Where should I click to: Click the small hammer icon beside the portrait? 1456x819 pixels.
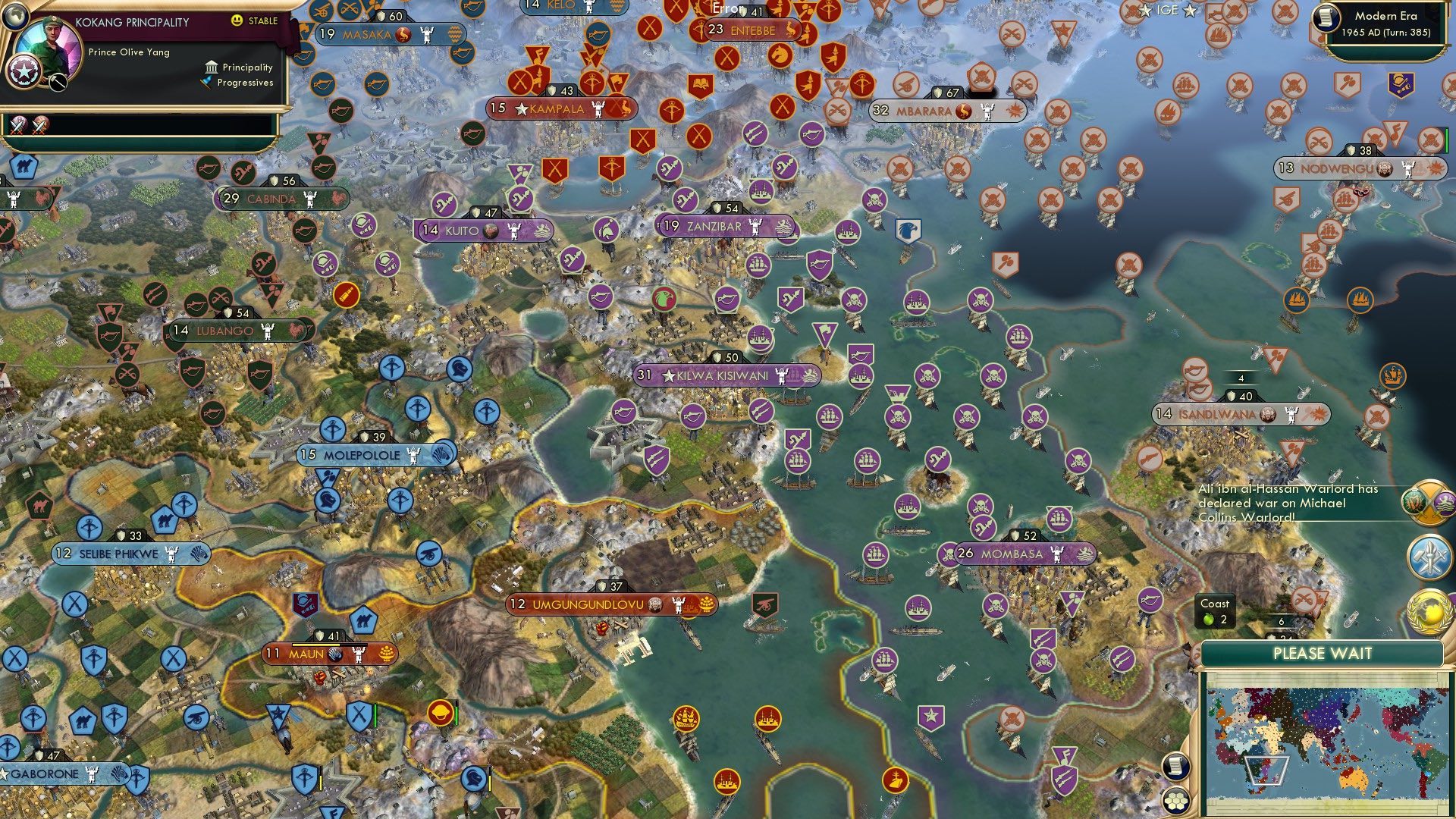(x=56, y=80)
